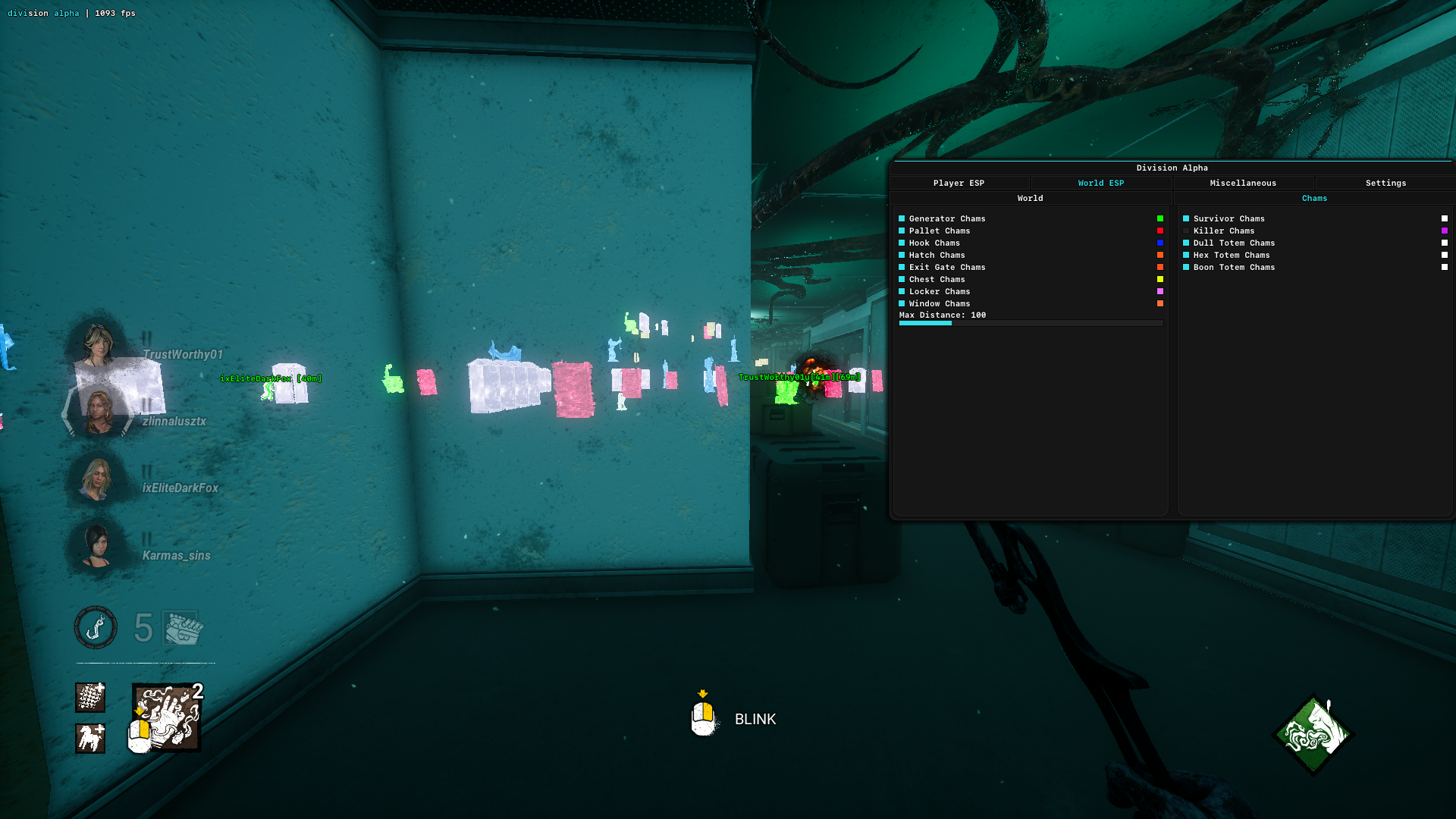Open the purple Killer Chams color swatch

click(x=1444, y=231)
